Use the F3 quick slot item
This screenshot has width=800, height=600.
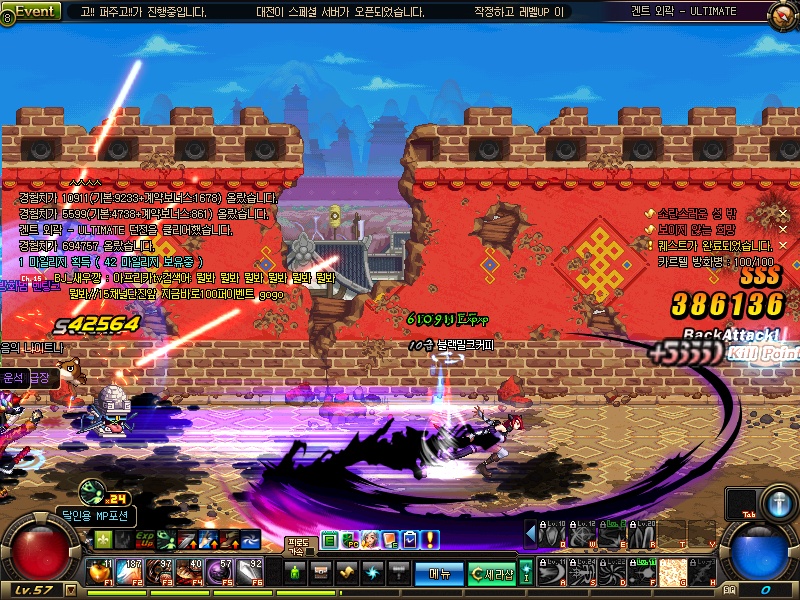tap(160, 573)
